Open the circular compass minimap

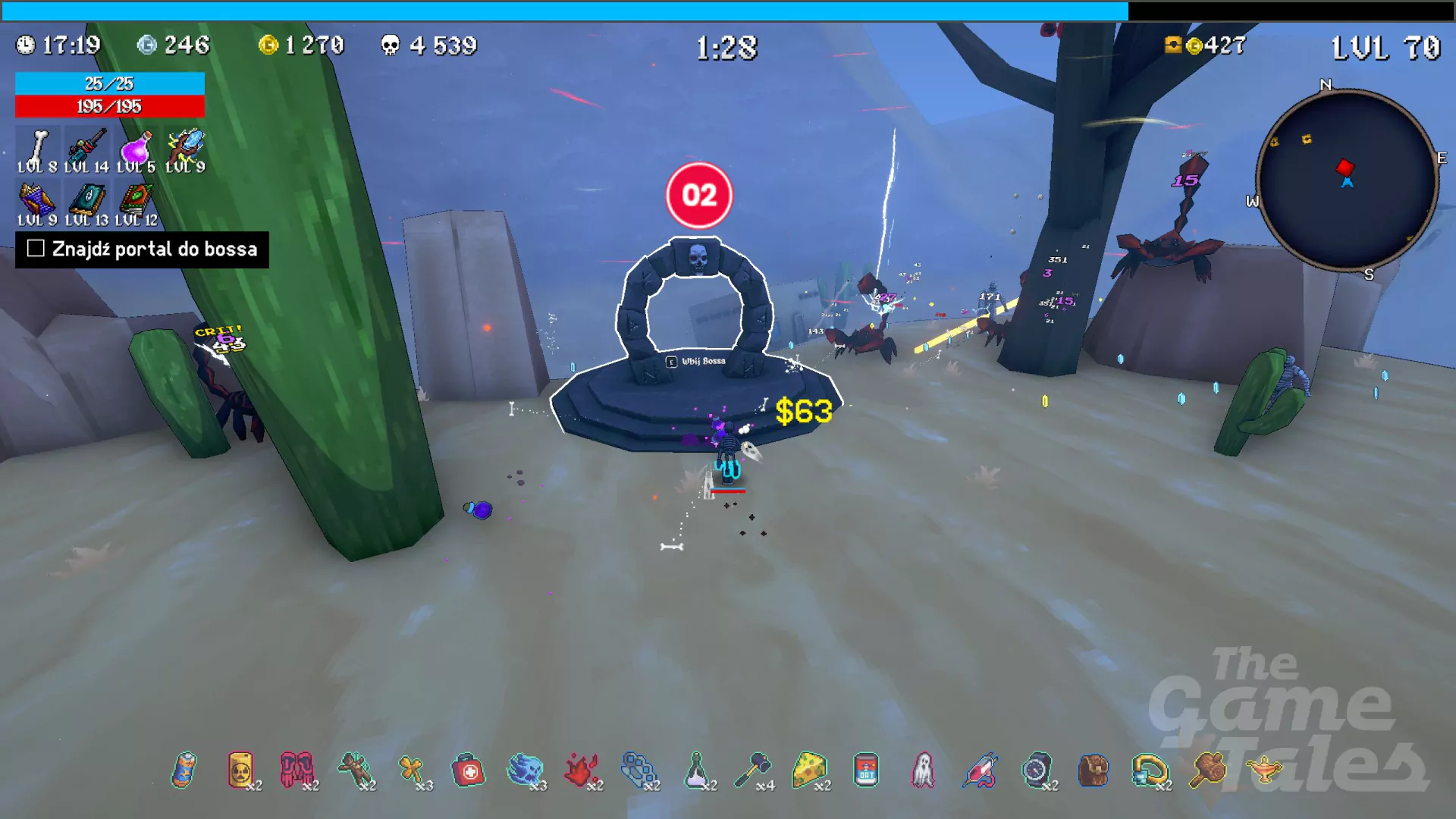1347,180
